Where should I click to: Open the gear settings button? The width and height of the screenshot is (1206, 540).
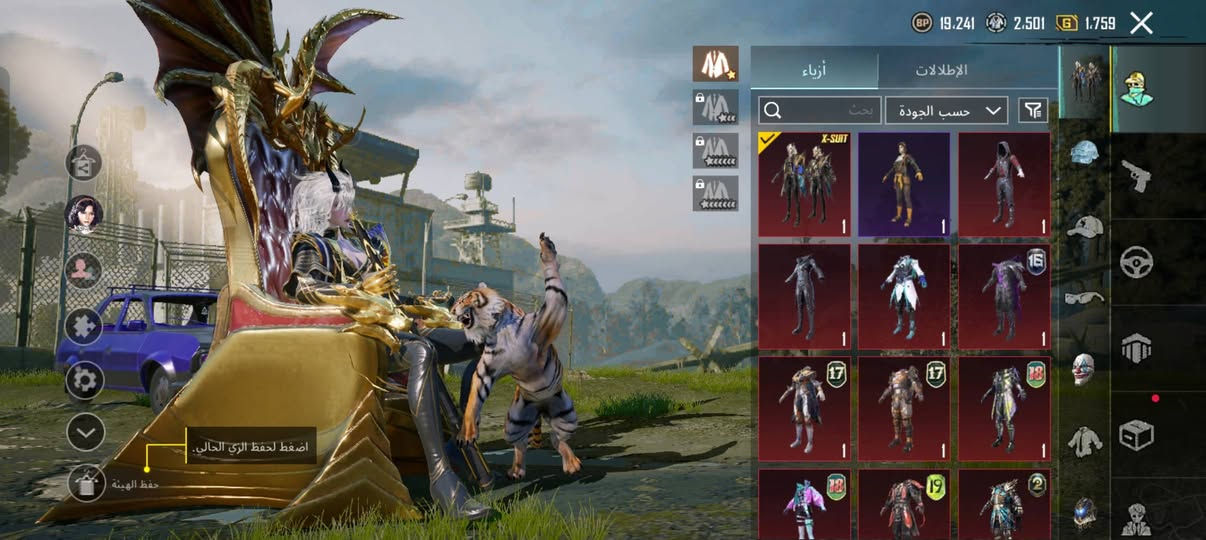[x=85, y=380]
